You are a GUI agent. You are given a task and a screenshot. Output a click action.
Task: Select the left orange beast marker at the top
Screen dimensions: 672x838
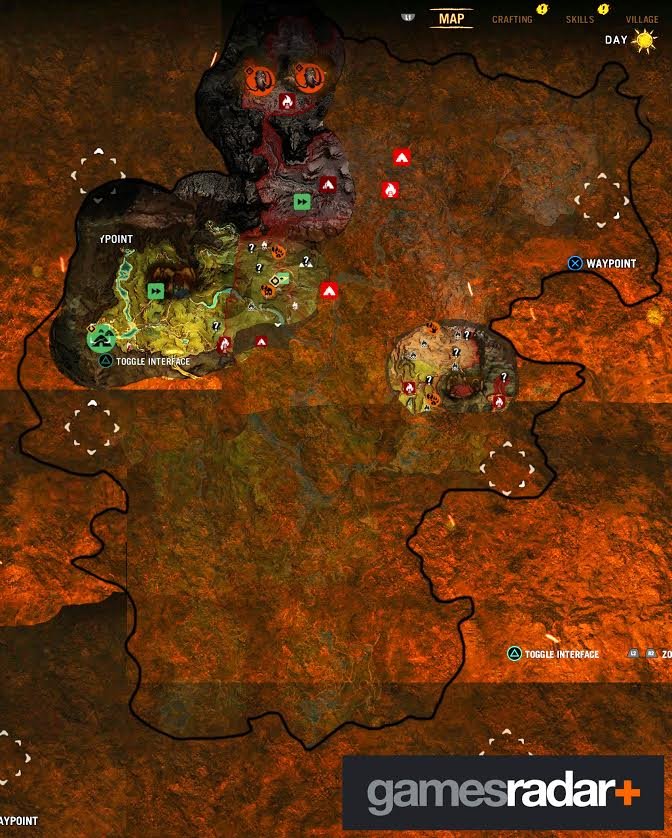click(x=258, y=76)
